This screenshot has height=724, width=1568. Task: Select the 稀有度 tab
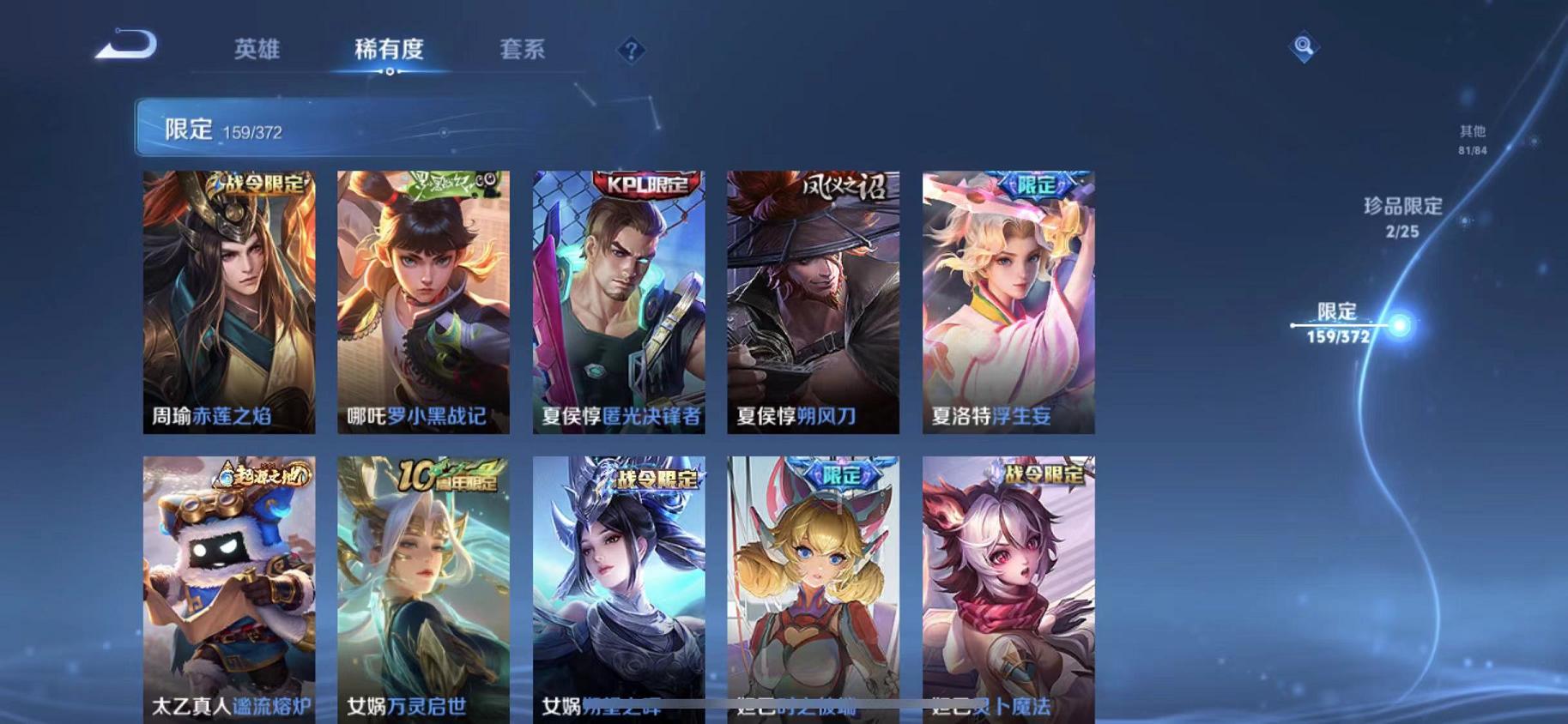[390, 50]
